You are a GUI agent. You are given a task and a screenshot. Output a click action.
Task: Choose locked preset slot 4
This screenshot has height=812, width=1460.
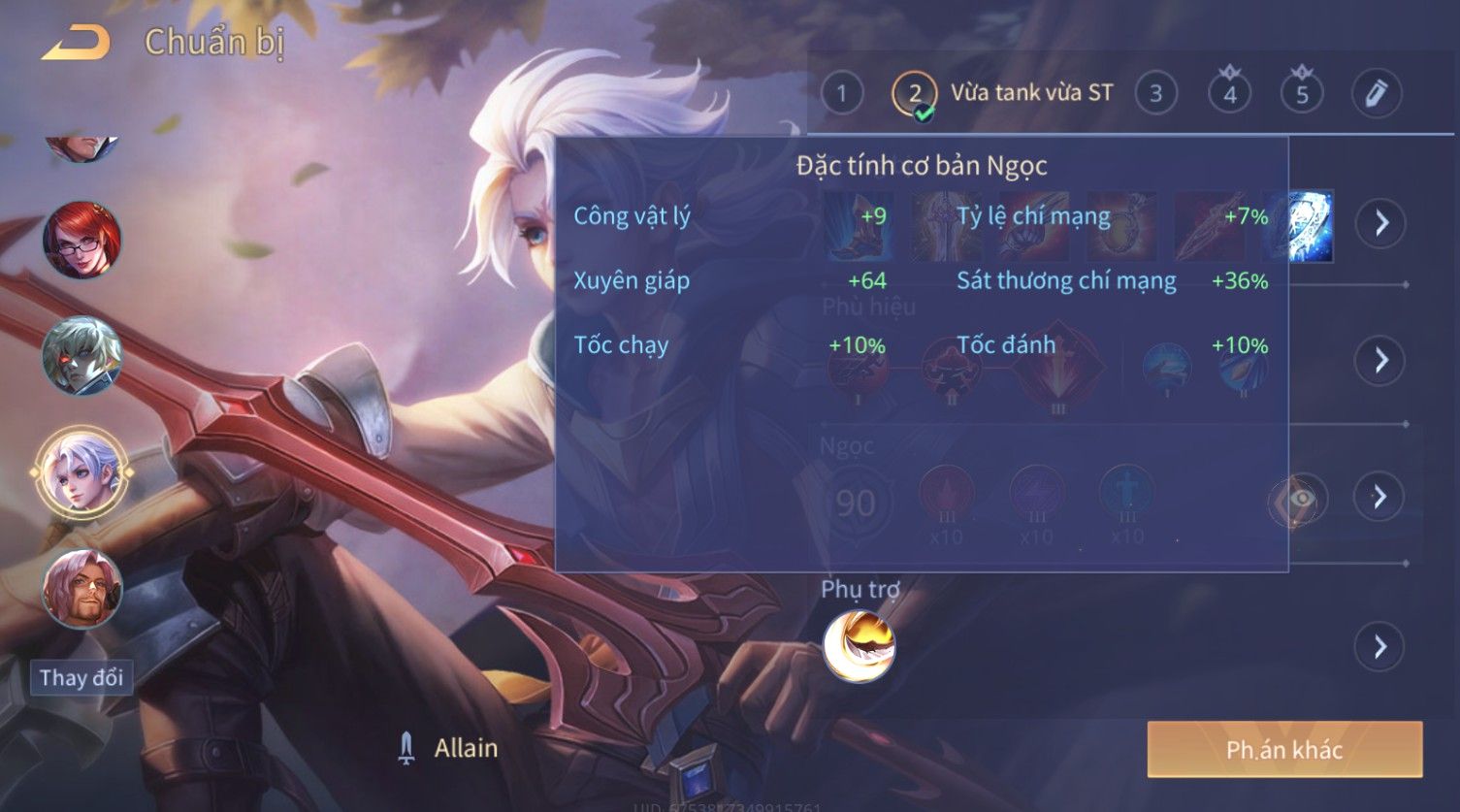[x=1229, y=94]
